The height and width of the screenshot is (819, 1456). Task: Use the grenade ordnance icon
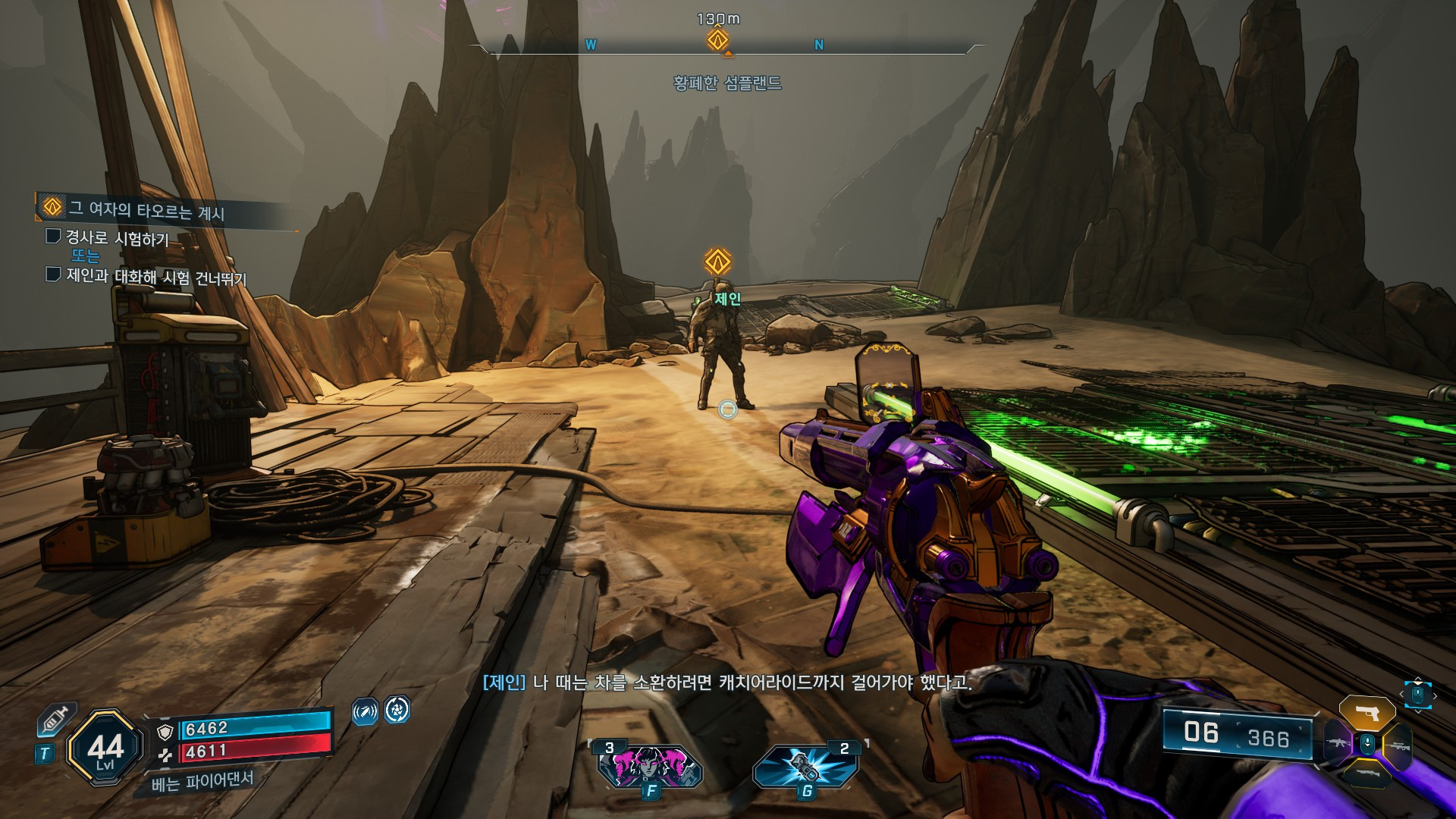[x=805, y=766]
